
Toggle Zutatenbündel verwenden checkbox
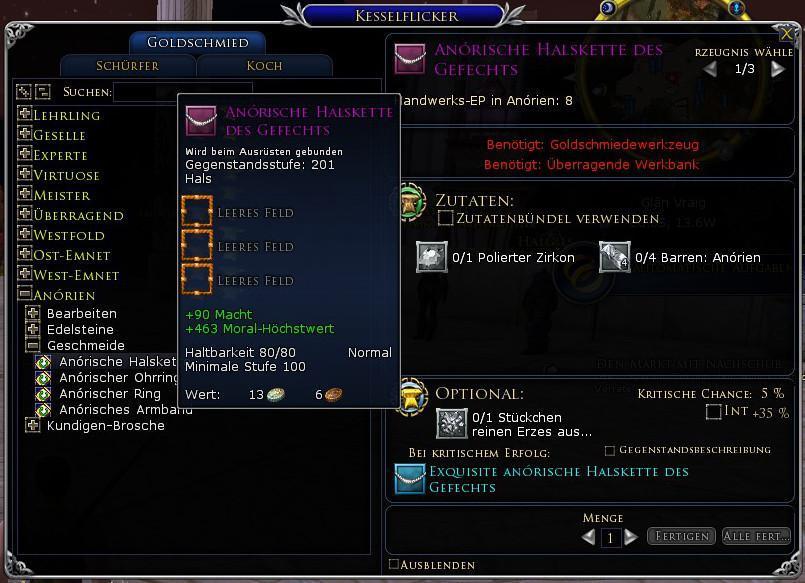446,218
